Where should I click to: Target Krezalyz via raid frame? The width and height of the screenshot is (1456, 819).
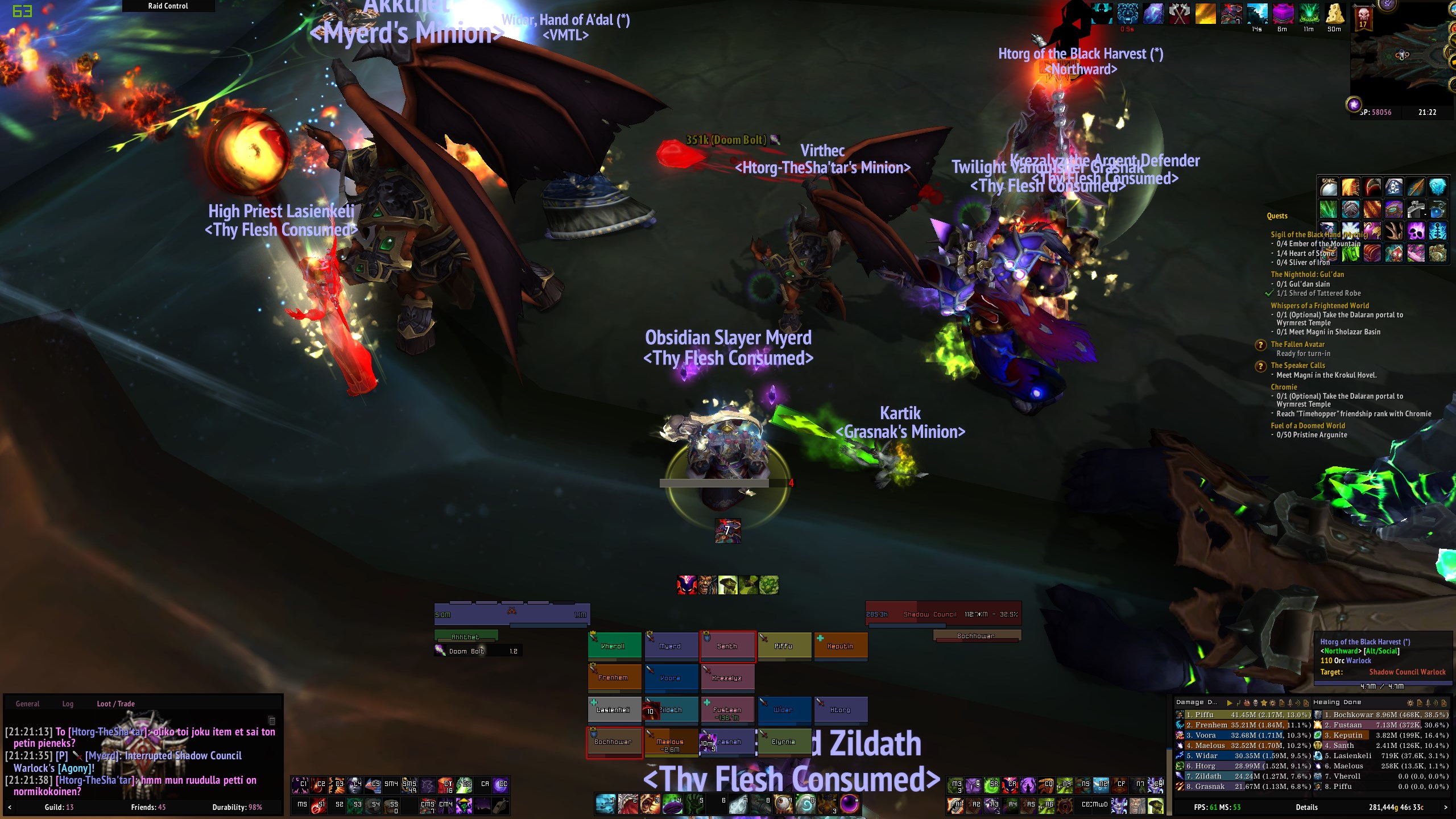(x=727, y=677)
